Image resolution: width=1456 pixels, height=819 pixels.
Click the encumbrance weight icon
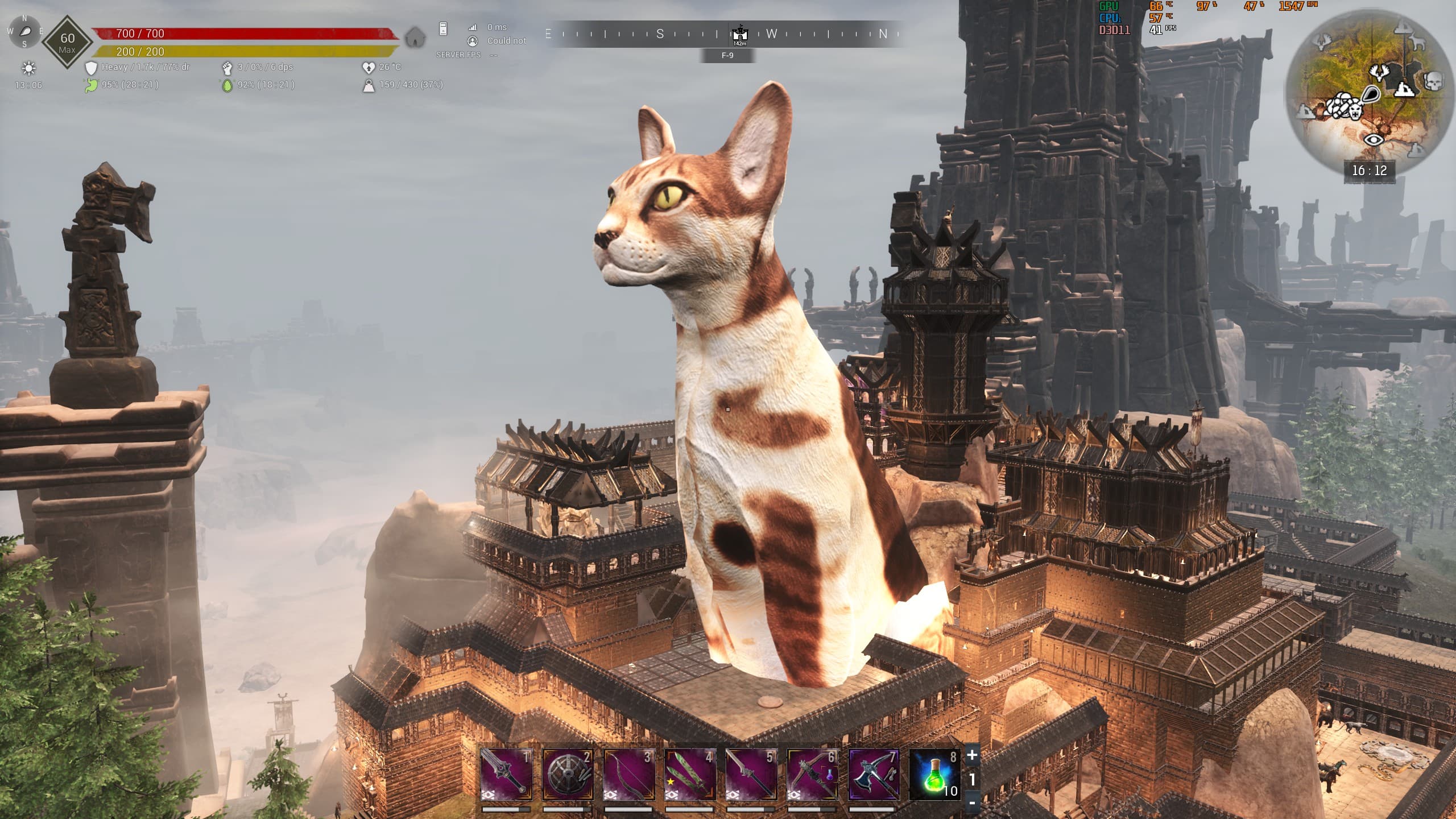[369, 85]
